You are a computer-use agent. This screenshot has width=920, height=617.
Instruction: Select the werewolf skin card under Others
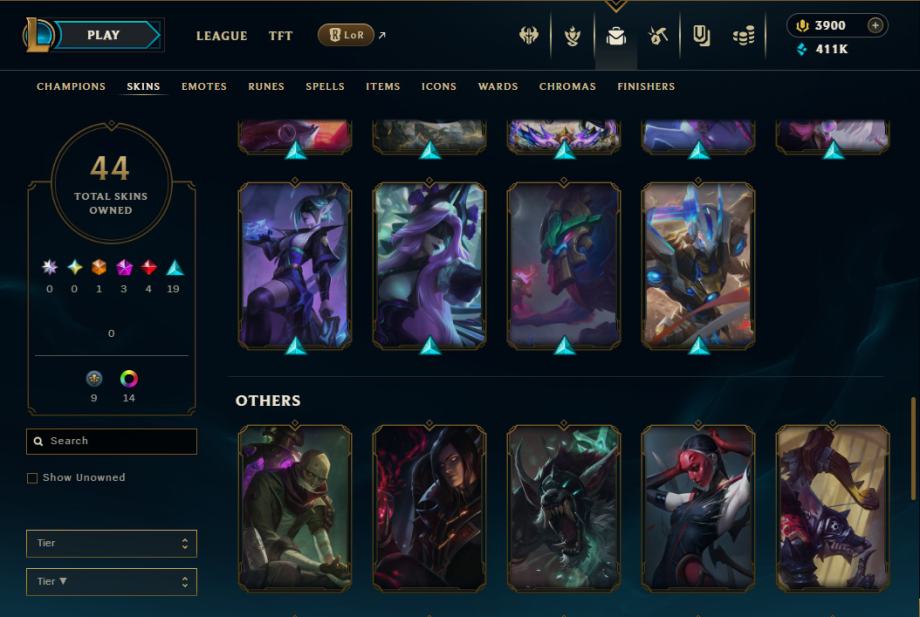[x=564, y=507]
